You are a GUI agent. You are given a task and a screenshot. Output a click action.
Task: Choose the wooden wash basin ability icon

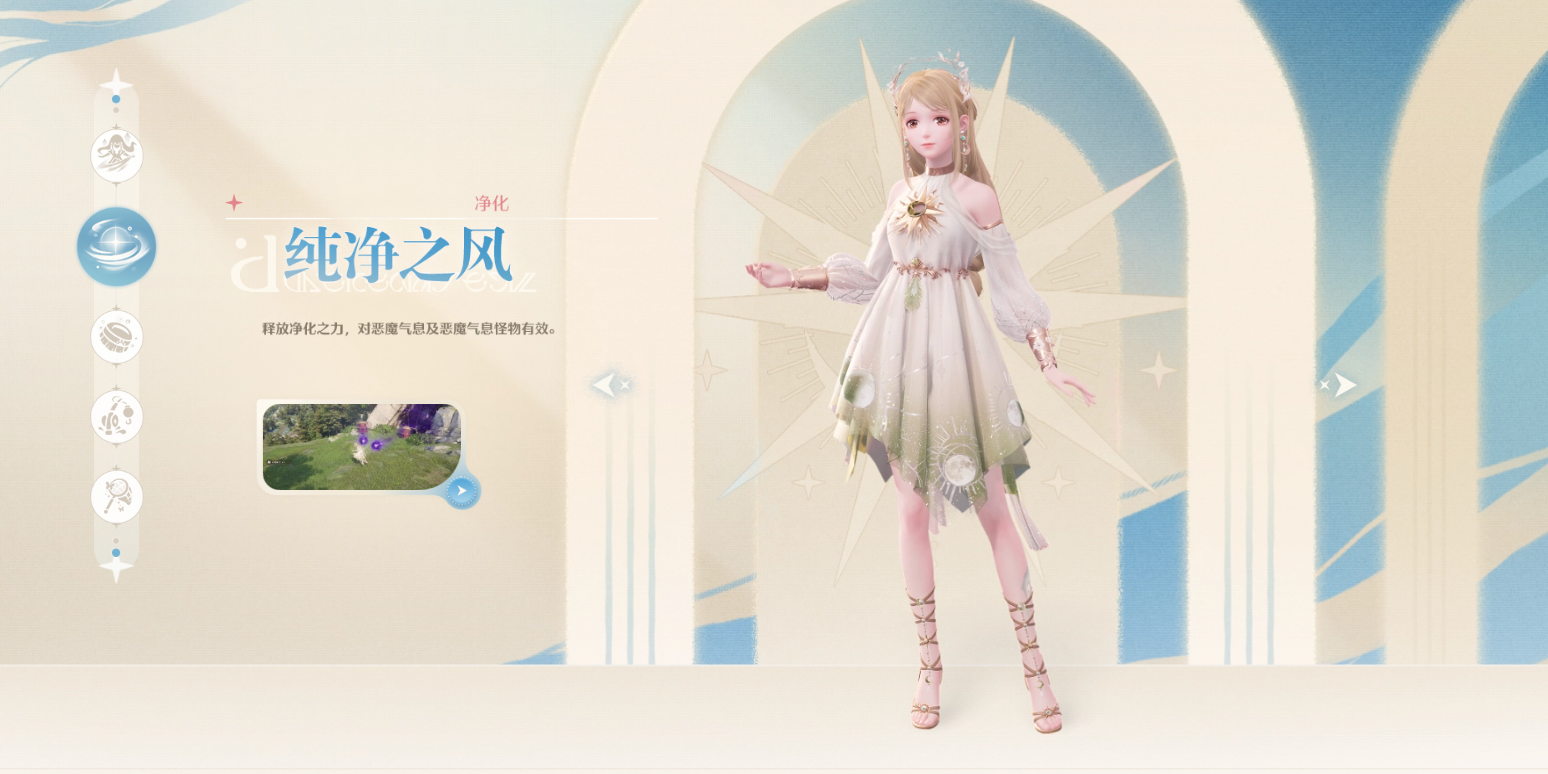click(x=117, y=337)
